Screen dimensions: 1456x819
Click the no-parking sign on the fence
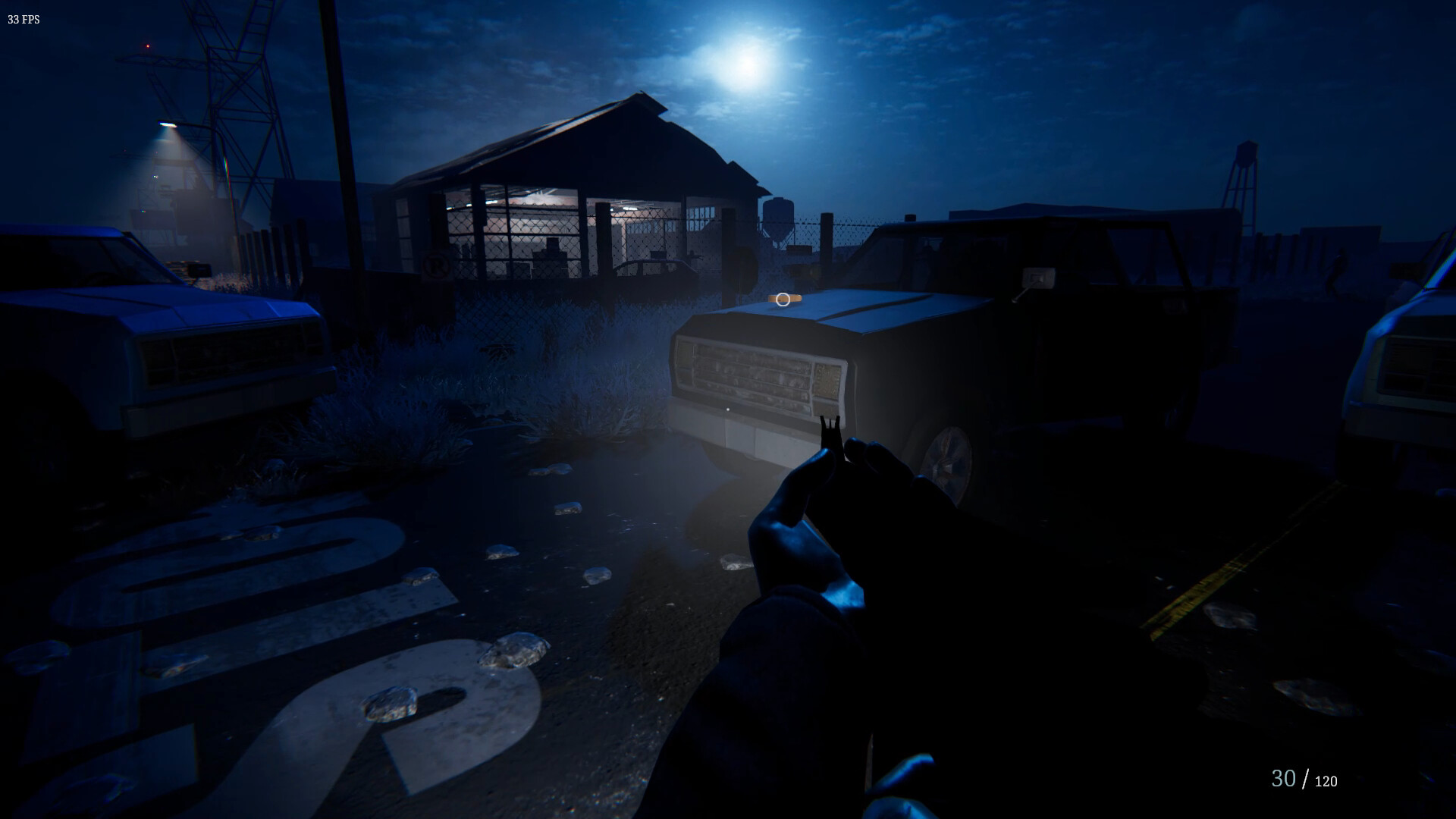click(x=436, y=264)
